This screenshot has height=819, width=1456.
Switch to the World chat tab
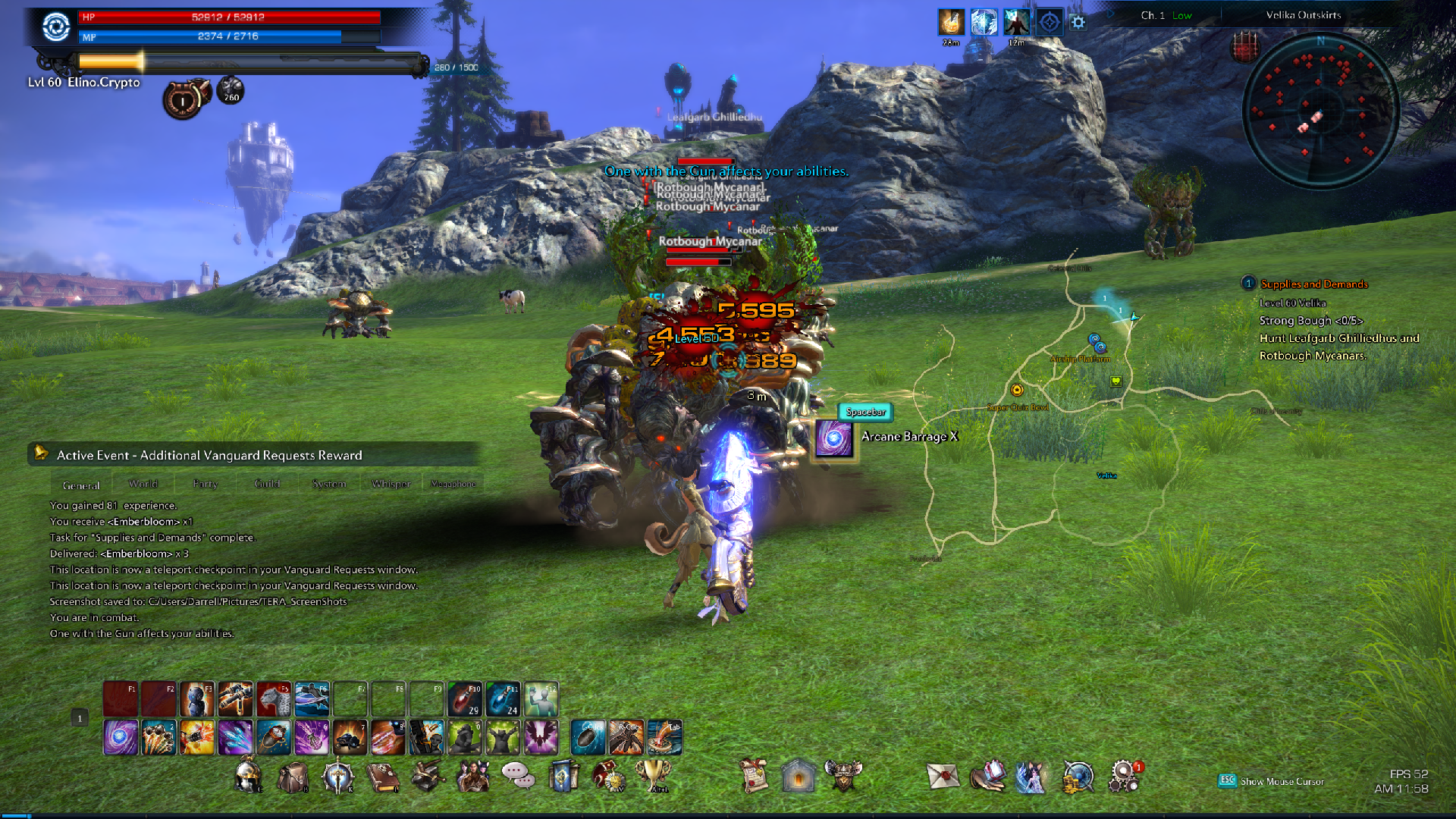pyautogui.click(x=143, y=484)
